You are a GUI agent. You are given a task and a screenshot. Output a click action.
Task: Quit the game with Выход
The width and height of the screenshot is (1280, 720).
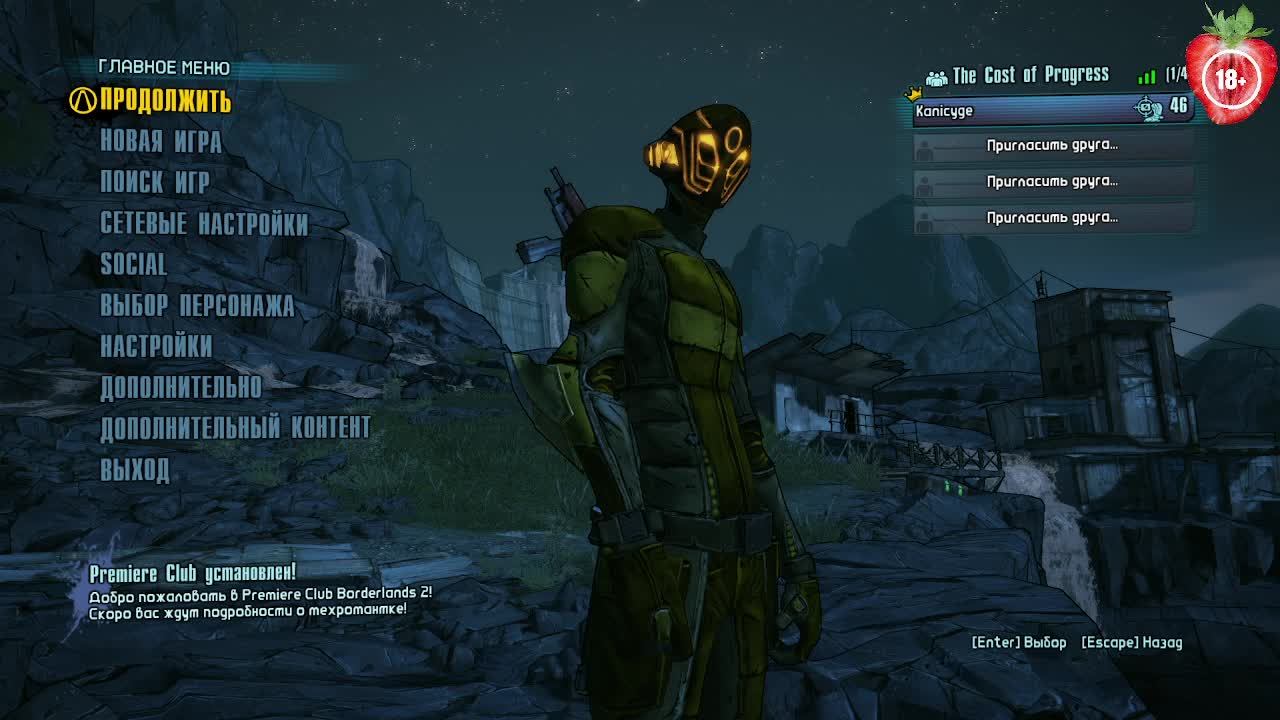pyautogui.click(x=135, y=469)
